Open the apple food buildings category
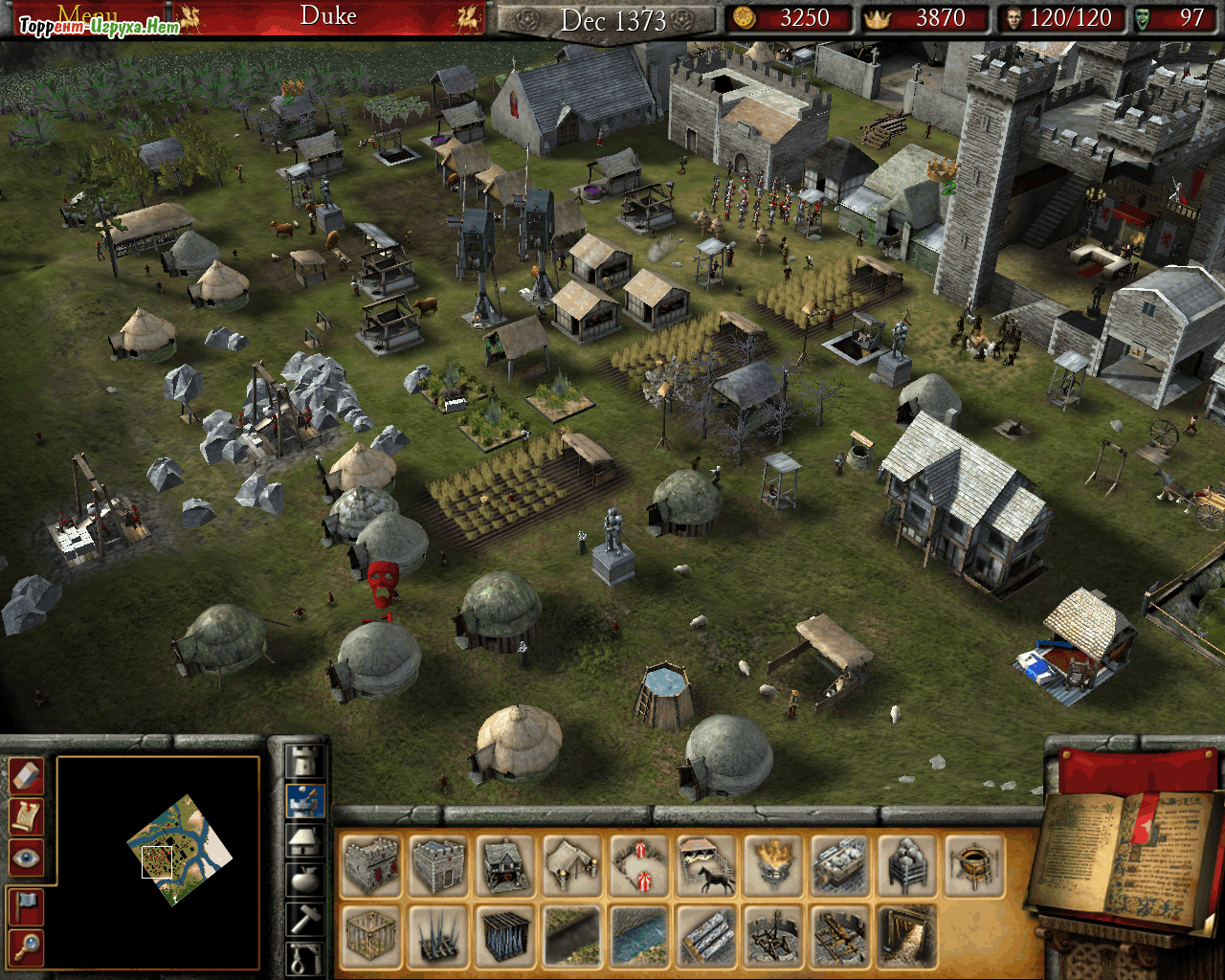1225x980 pixels. [305, 879]
